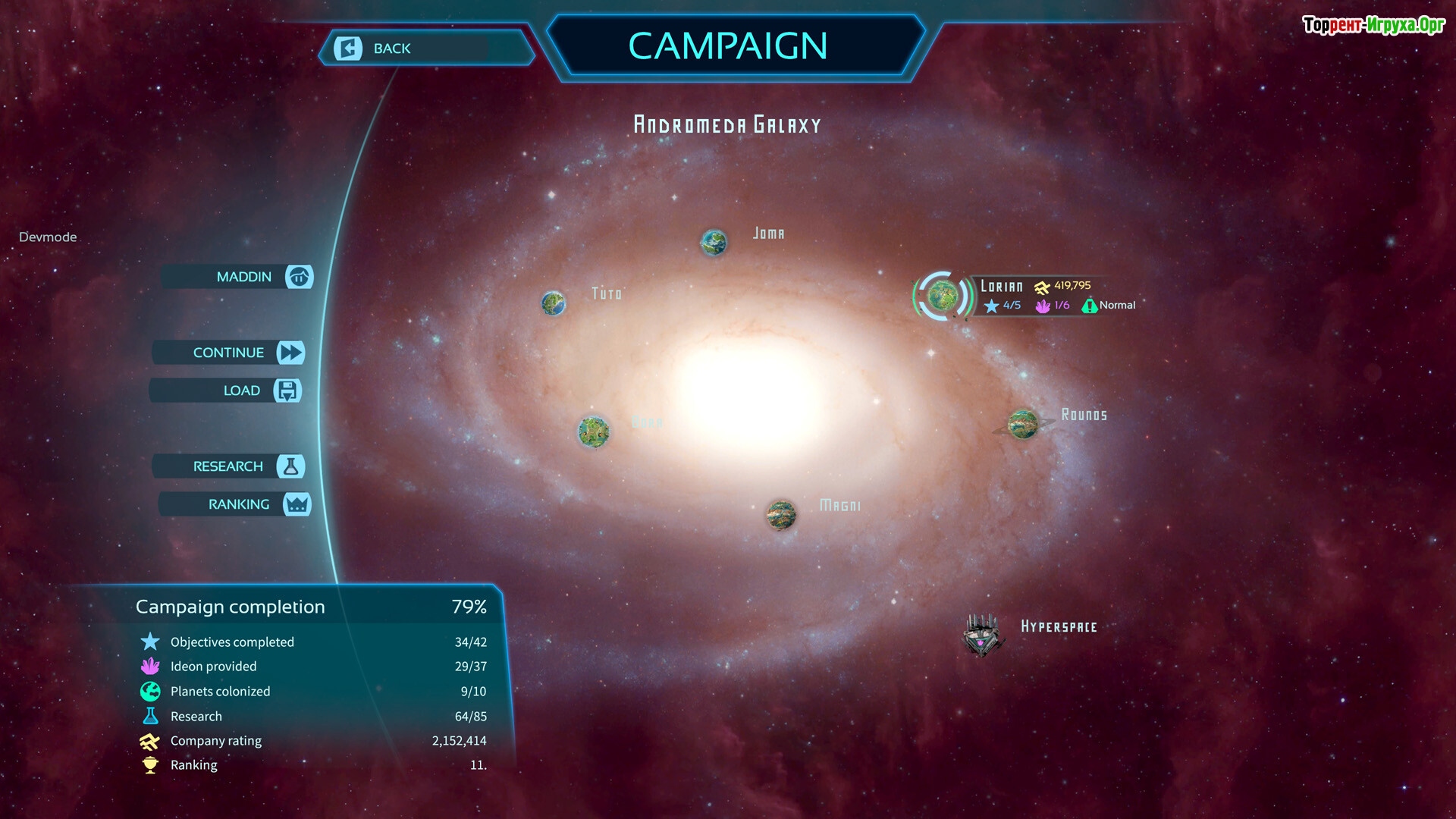Toggle the Devmode label

[48, 237]
